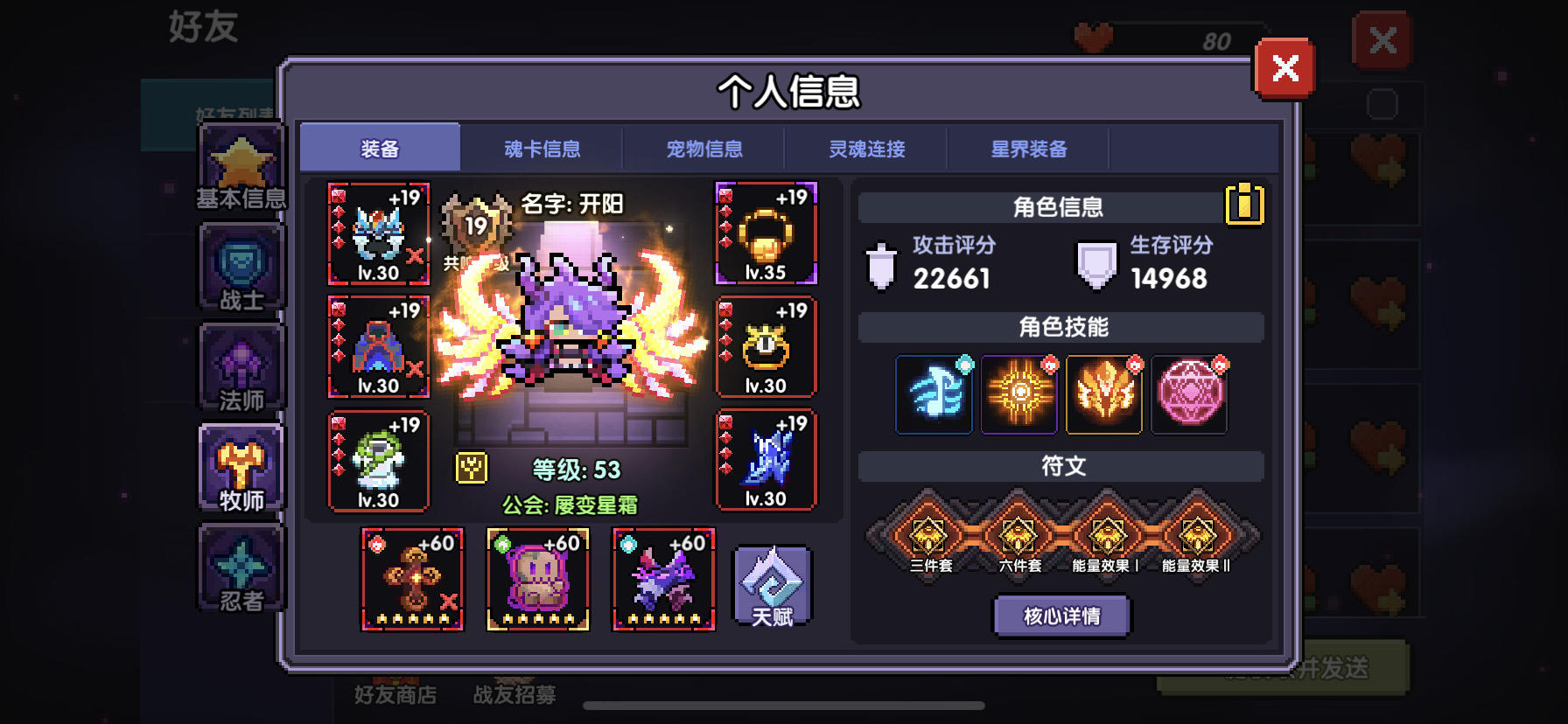Viewport: 1568px width, 724px height.
Task: Open the copy character info icon
Action: pos(1247,206)
